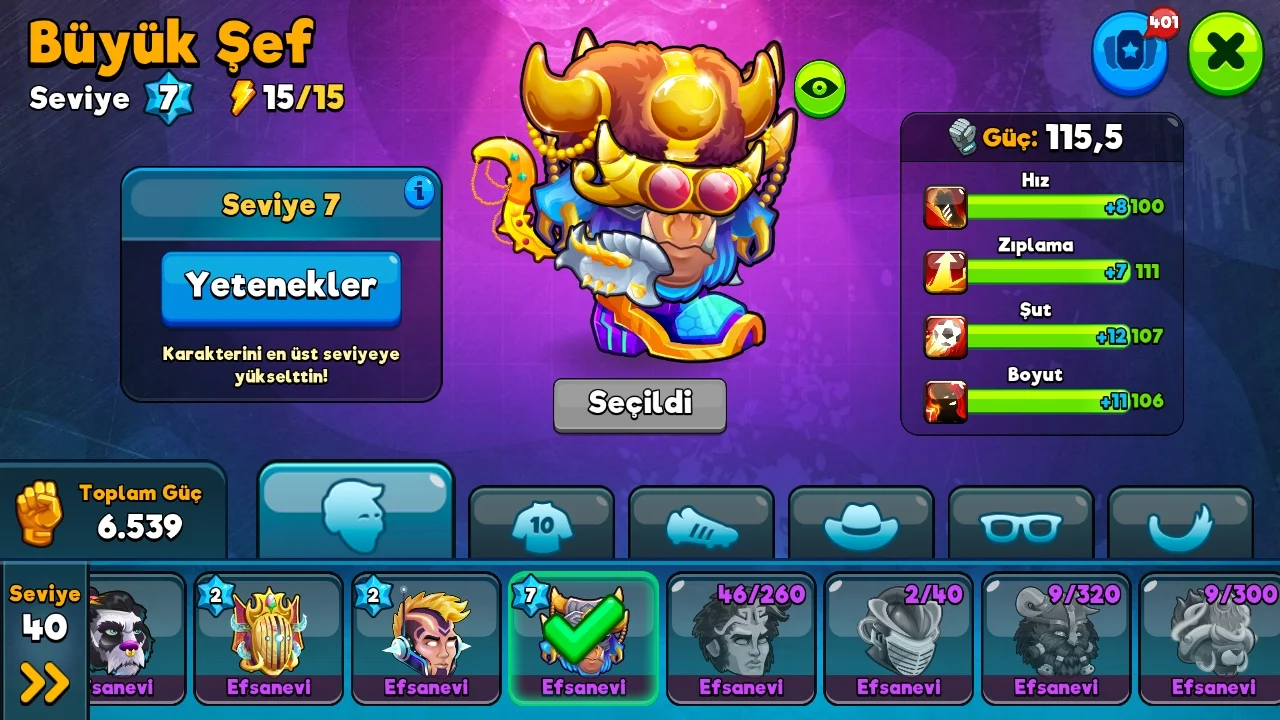This screenshot has width=1280, height=720.
Task: Close the character screen with green X
Action: [1225, 52]
